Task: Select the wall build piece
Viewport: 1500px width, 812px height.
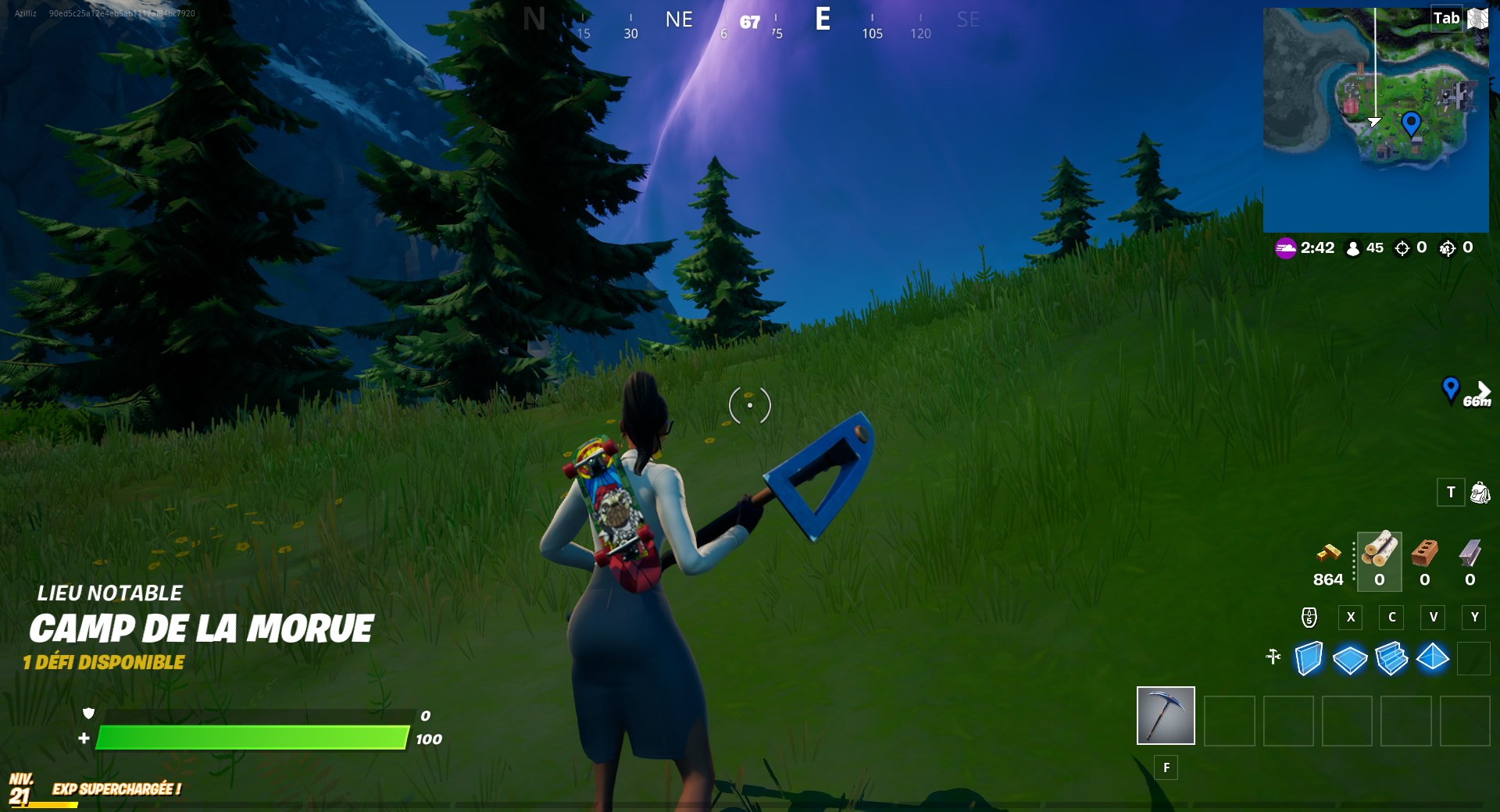Action: [1308, 658]
